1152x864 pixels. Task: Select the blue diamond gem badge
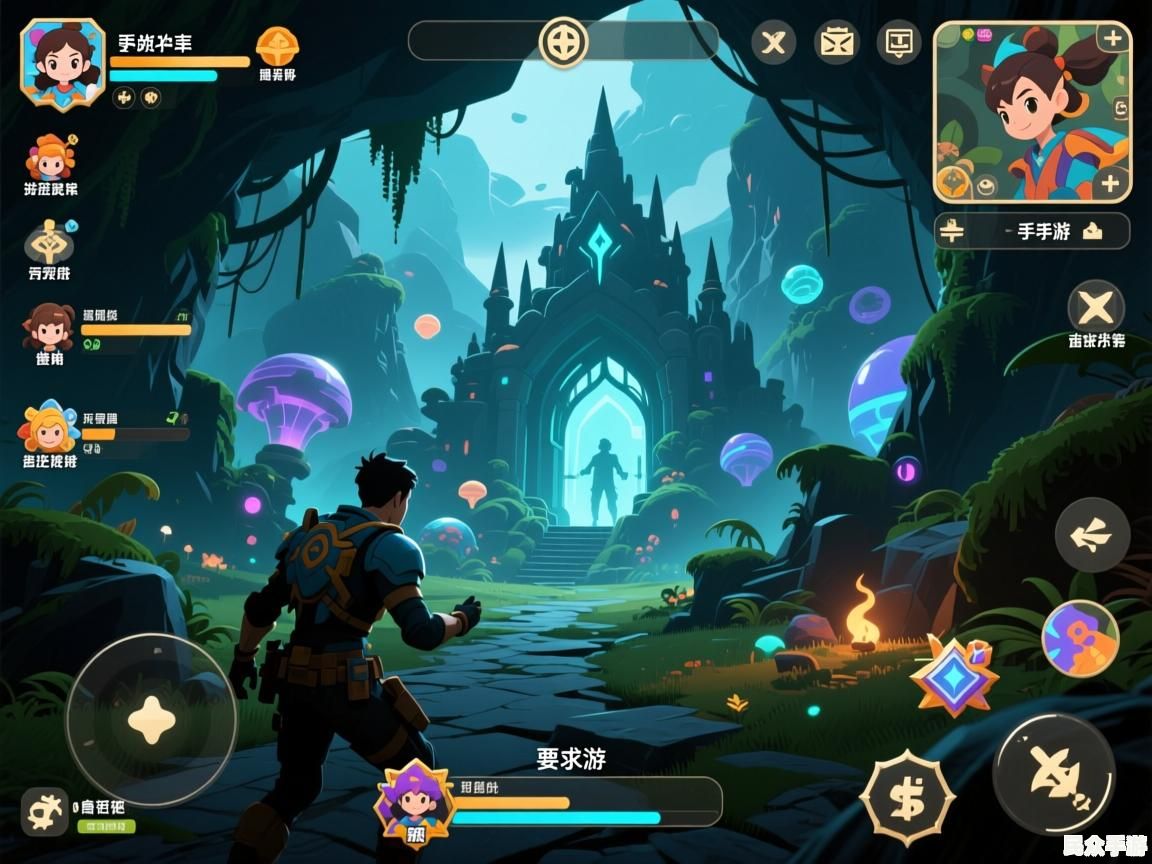coord(953,676)
